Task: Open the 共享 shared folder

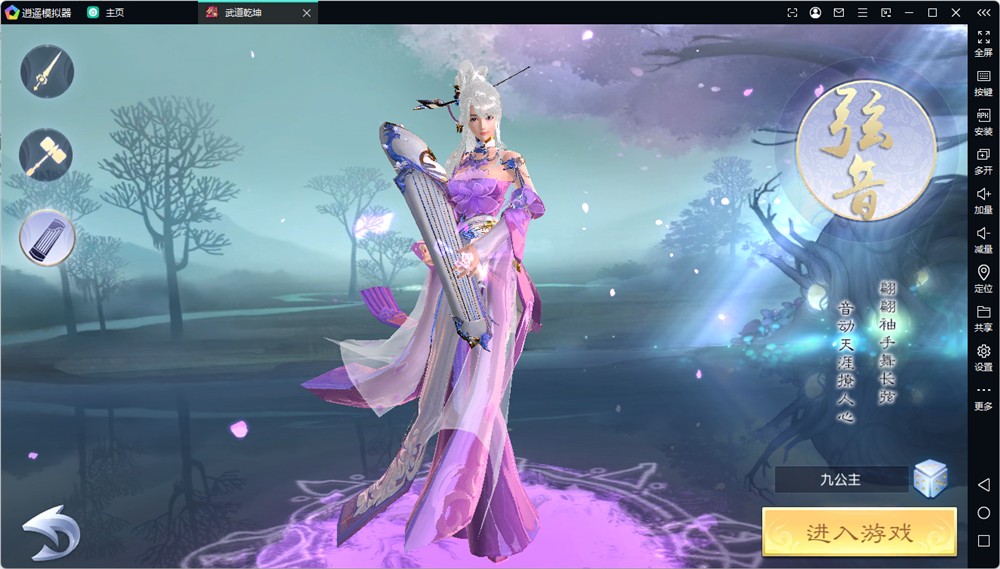Action: (x=983, y=317)
